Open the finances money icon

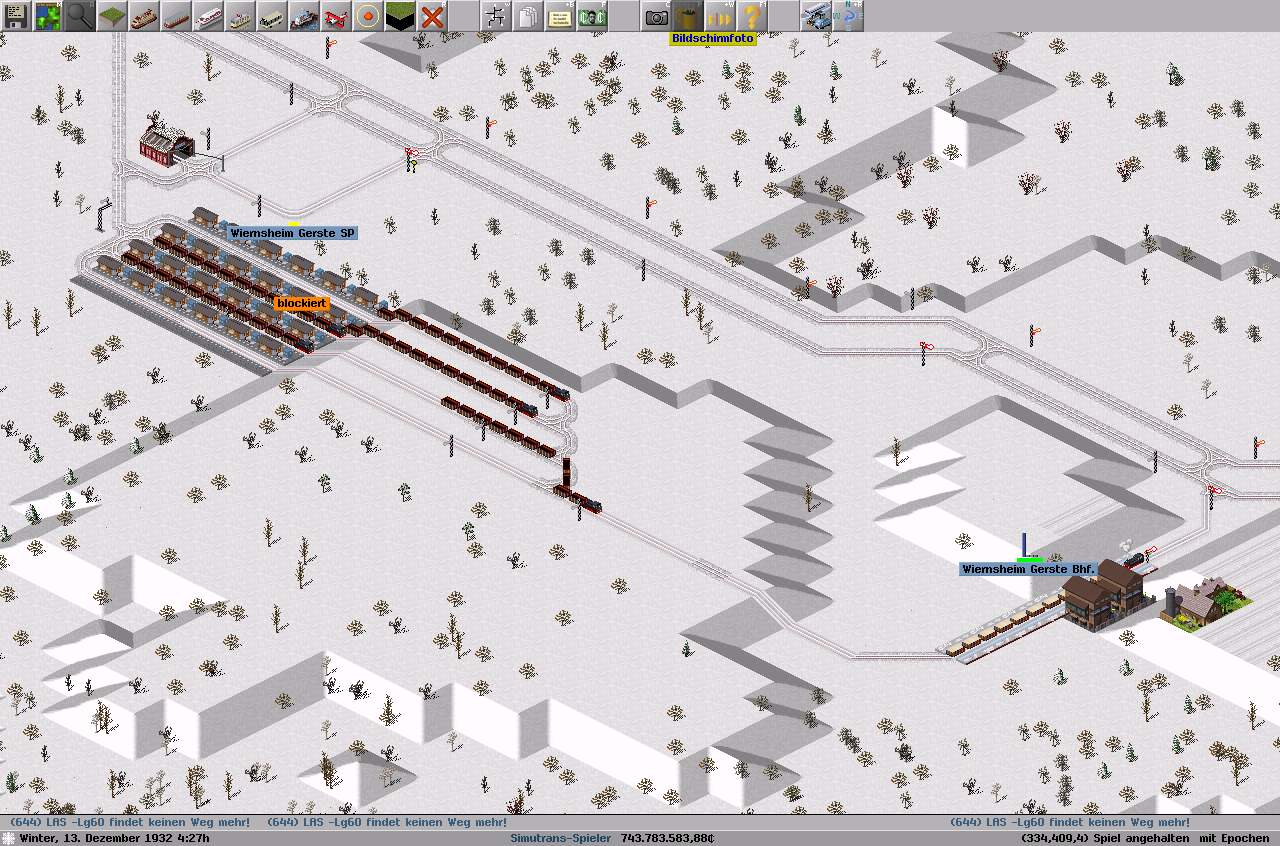[x=591, y=16]
